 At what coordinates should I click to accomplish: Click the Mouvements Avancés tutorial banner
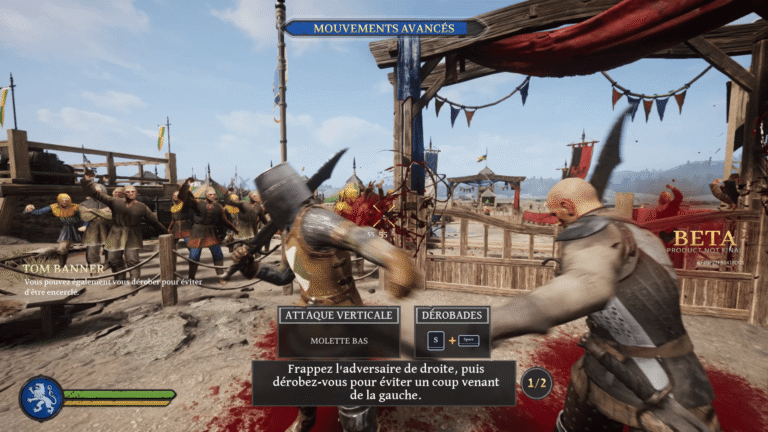(x=385, y=28)
